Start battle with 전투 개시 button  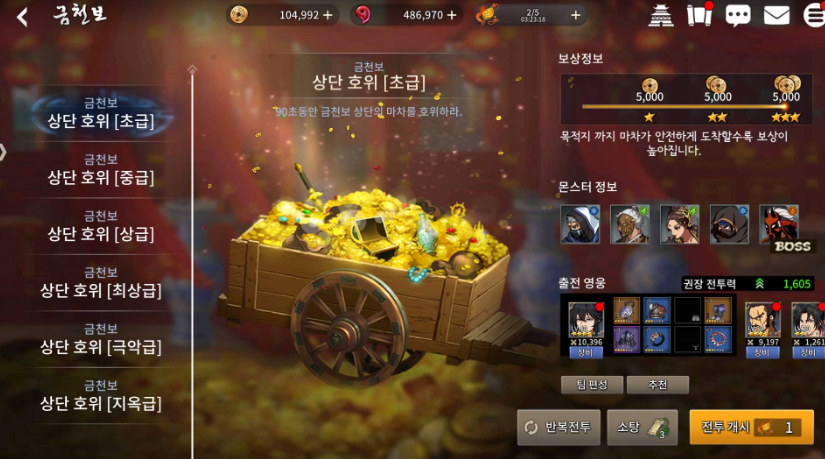pos(751,427)
